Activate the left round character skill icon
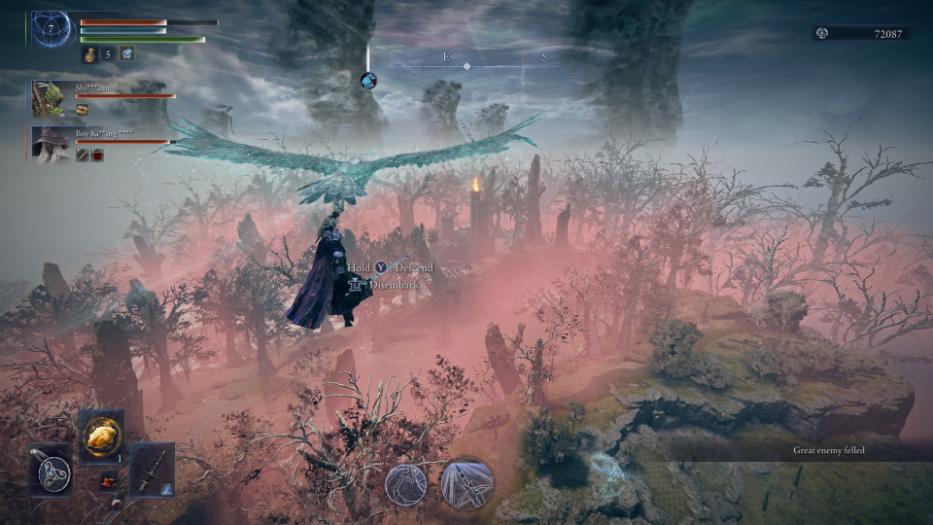Screen dimensions: 933x525 (406, 484)
